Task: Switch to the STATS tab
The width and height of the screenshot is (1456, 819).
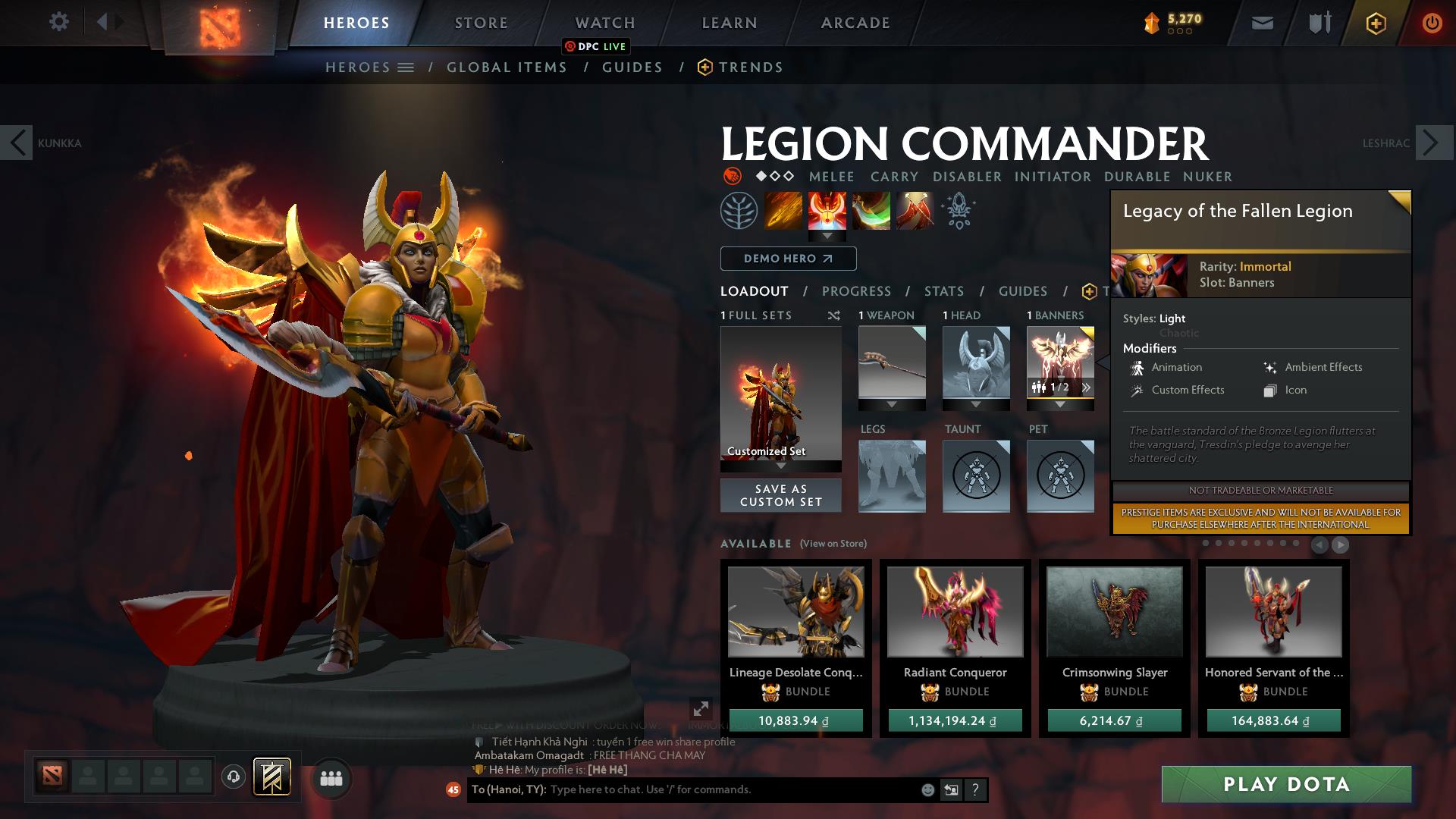Action: pos(943,291)
